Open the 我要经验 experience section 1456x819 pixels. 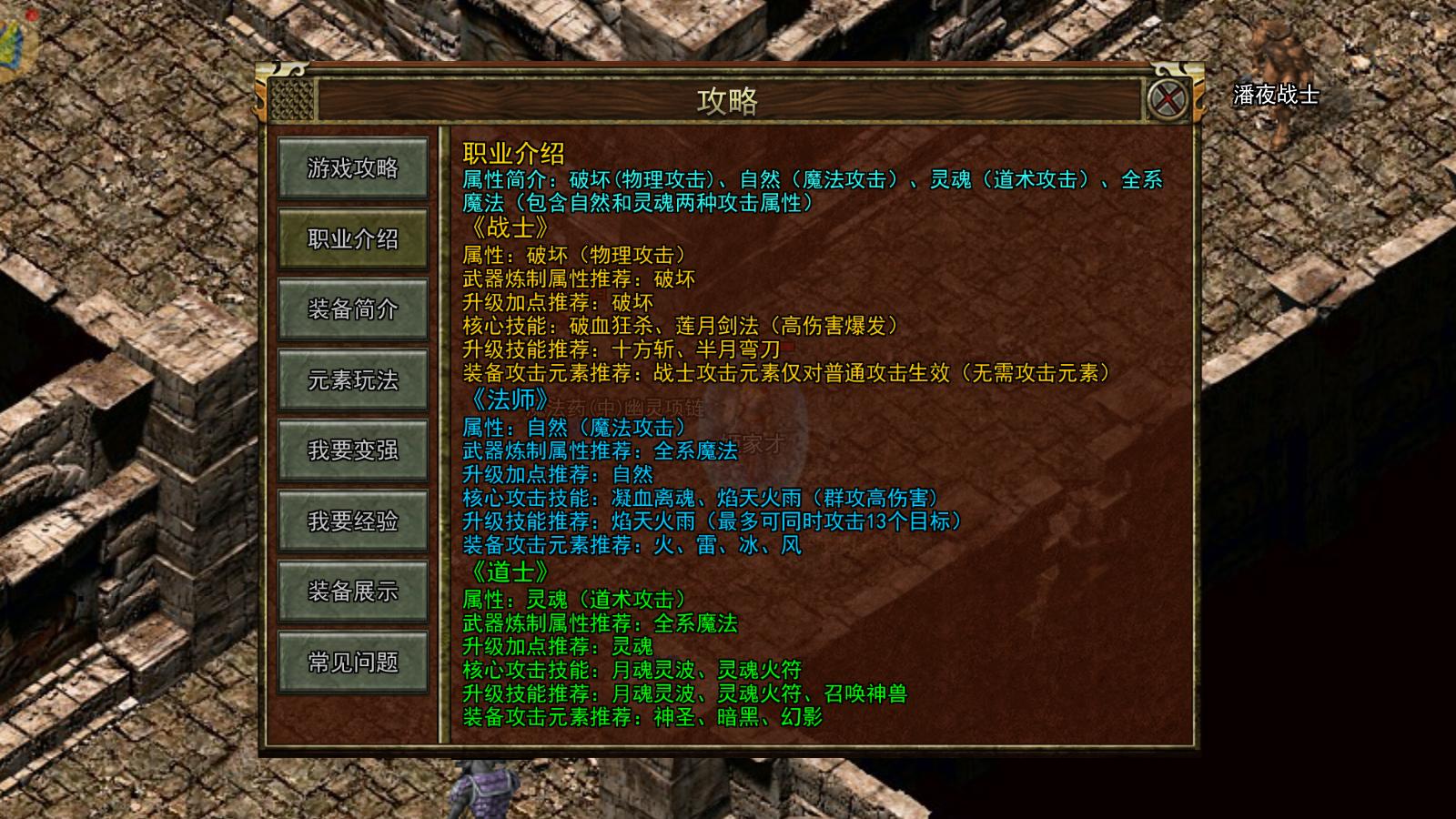point(353,521)
